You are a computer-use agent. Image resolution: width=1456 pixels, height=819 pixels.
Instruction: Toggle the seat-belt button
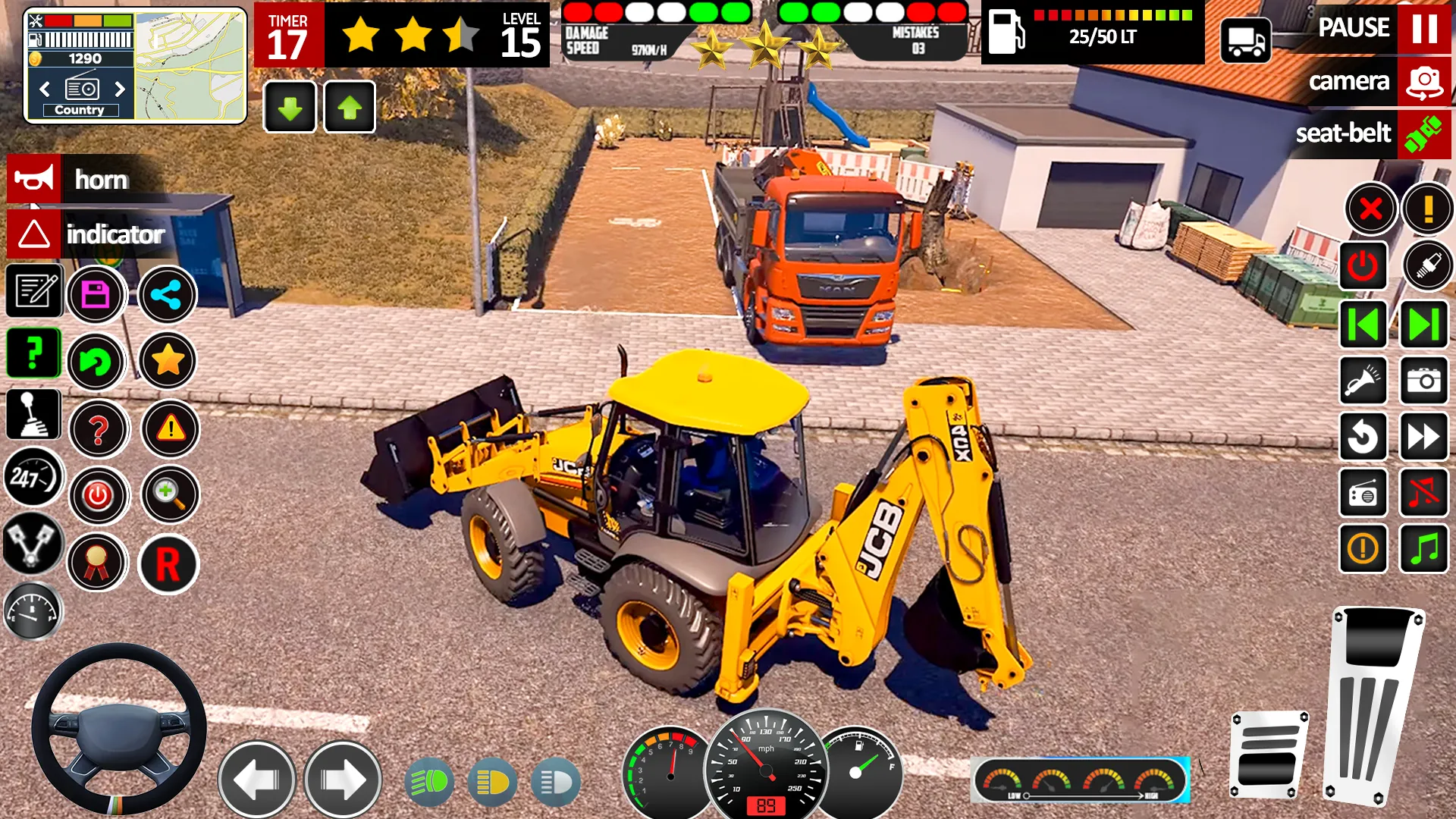[x=1423, y=134]
